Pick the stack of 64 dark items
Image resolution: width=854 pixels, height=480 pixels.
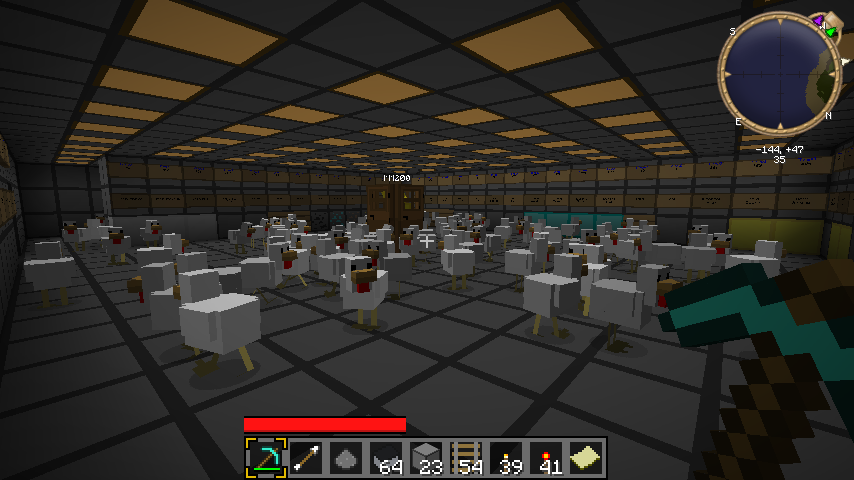(386, 458)
